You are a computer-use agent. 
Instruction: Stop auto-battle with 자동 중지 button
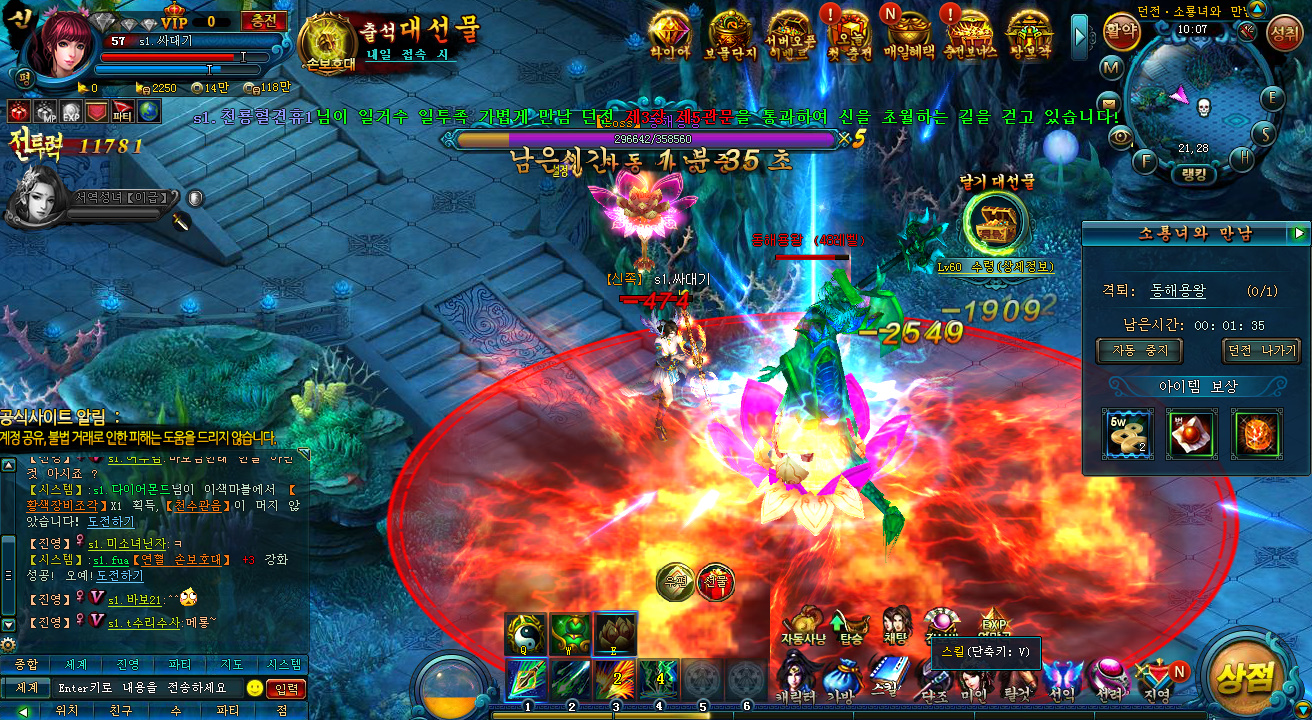(x=1139, y=351)
